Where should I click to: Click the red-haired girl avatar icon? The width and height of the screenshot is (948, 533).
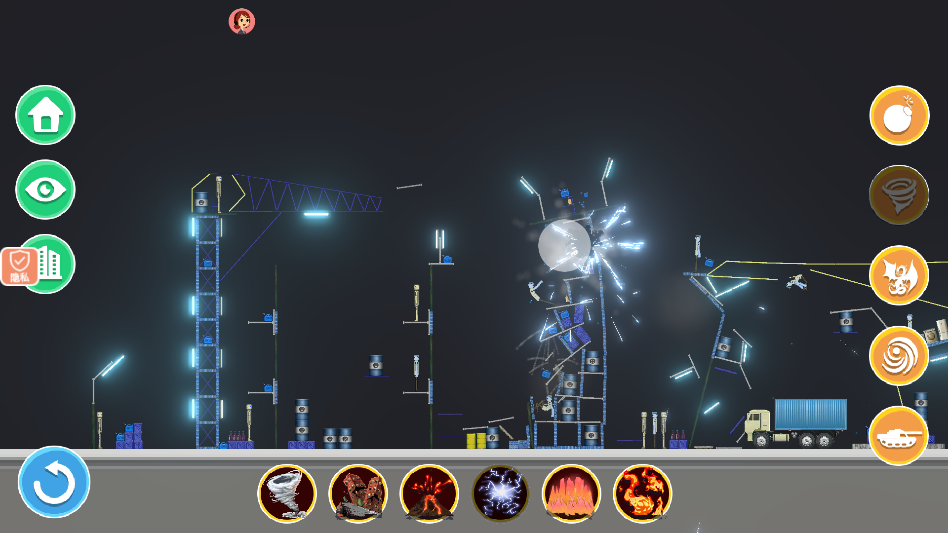(x=242, y=21)
